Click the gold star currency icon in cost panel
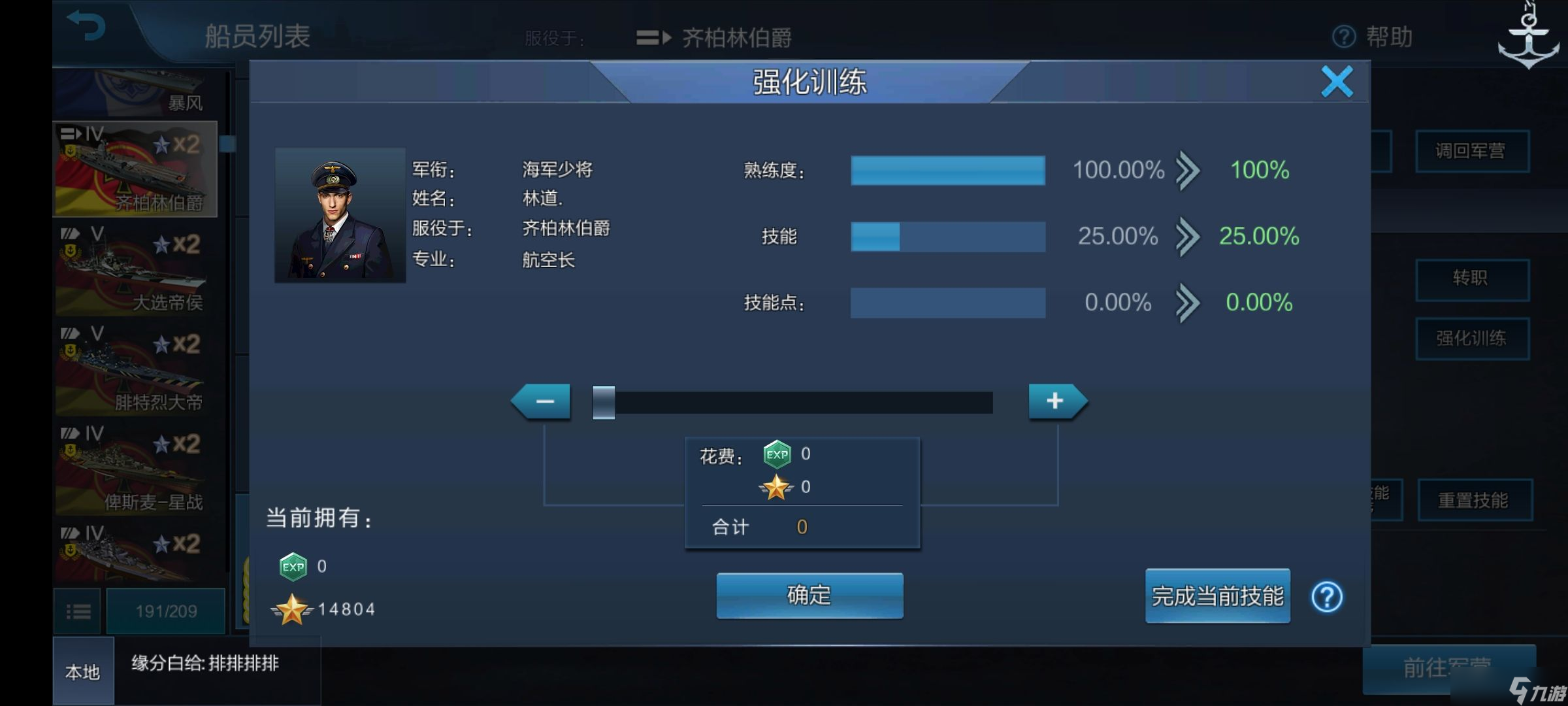The image size is (1568, 706). (777, 486)
